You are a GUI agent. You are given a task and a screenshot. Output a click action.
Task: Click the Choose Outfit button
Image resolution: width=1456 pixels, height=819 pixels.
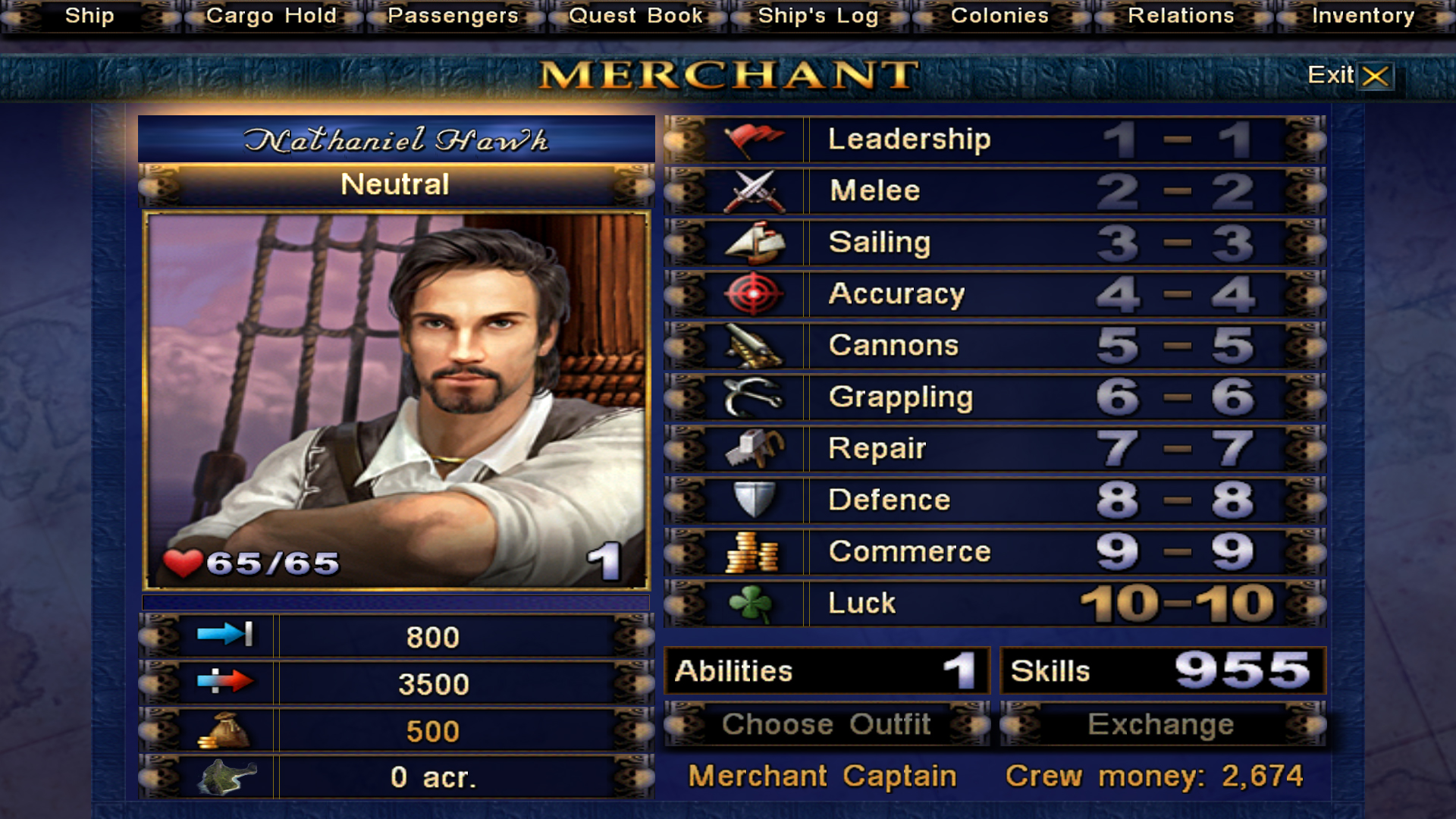click(x=827, y=725)
